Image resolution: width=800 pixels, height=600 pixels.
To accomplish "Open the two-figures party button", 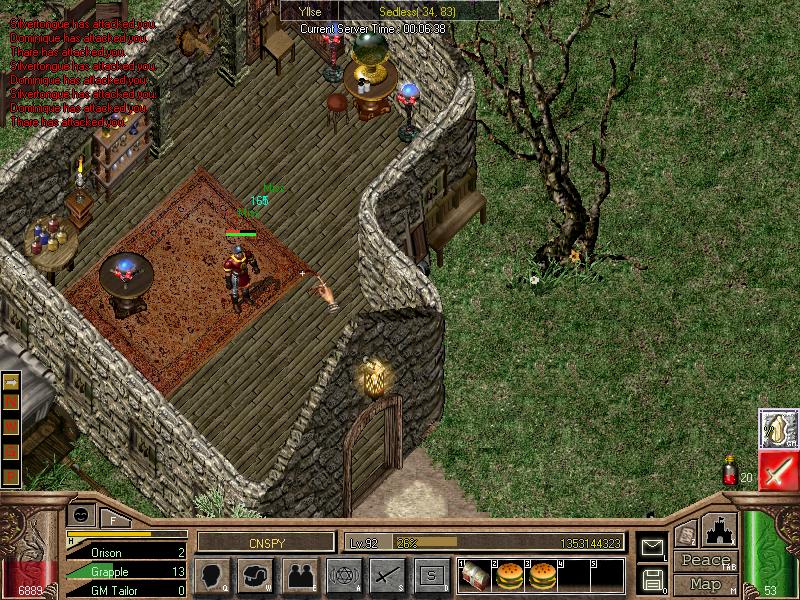I will (301, 575).
